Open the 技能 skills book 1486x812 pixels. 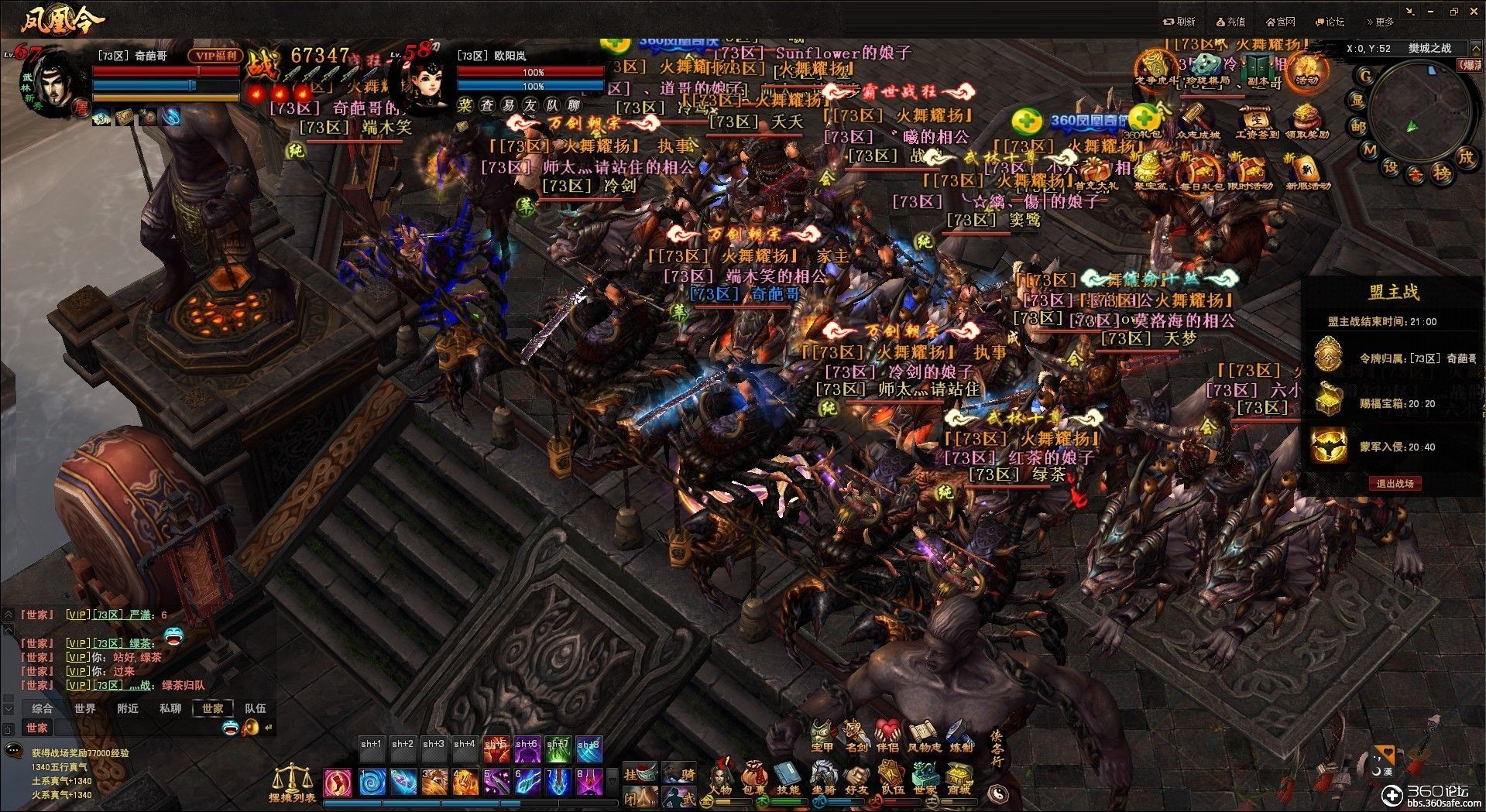[788, 776]
